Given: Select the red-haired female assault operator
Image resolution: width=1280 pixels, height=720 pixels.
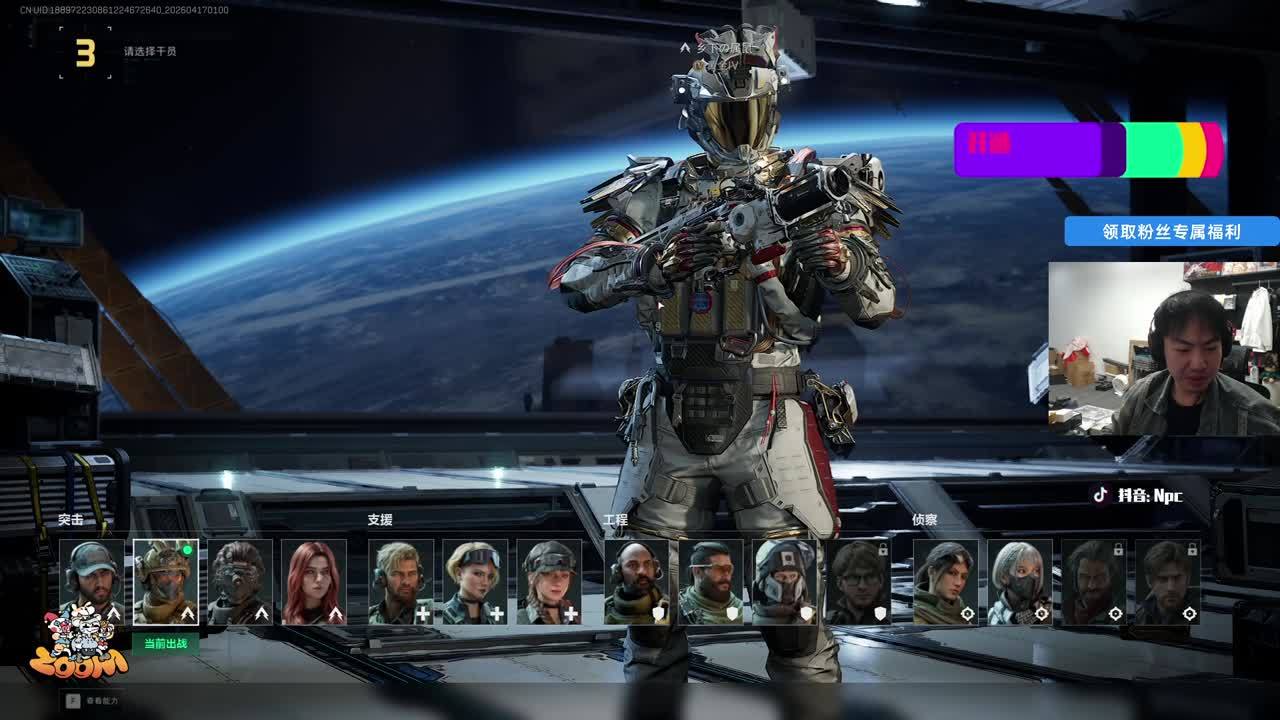Looking at the screenshot, I should click(314, 582).
